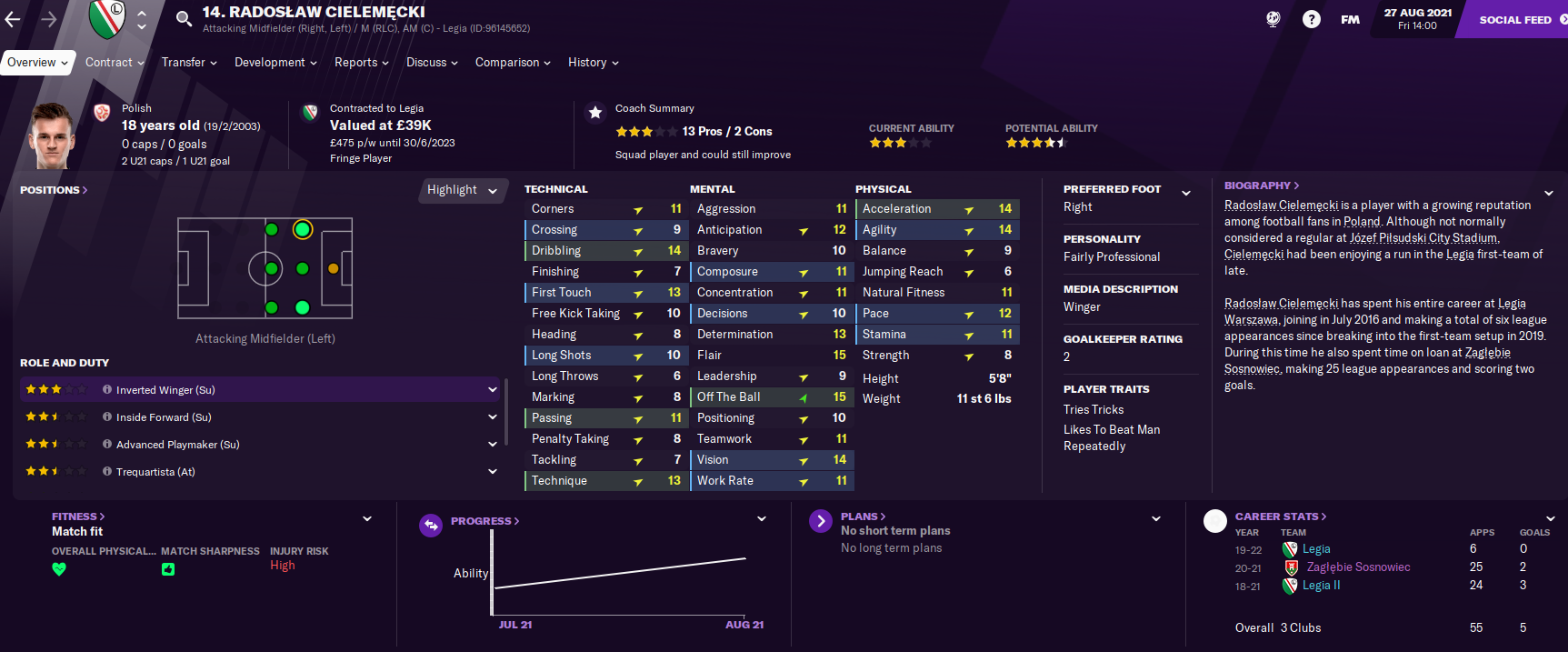
Task: Open the Highlight attributes dropdown
Action: pyautogui.click(x=462, y=190)
